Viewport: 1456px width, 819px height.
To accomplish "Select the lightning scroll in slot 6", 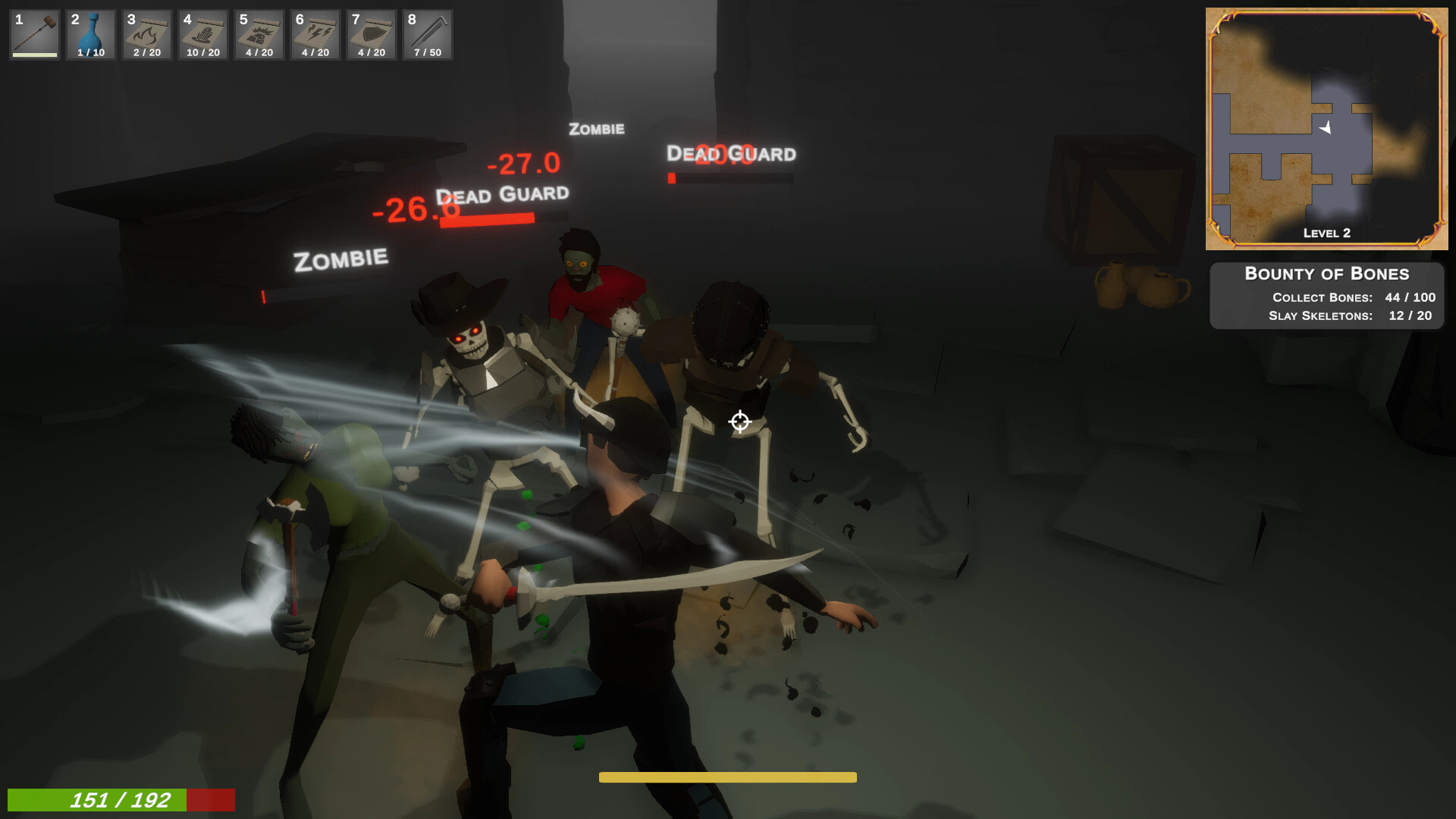I will (x=315, y=35).
